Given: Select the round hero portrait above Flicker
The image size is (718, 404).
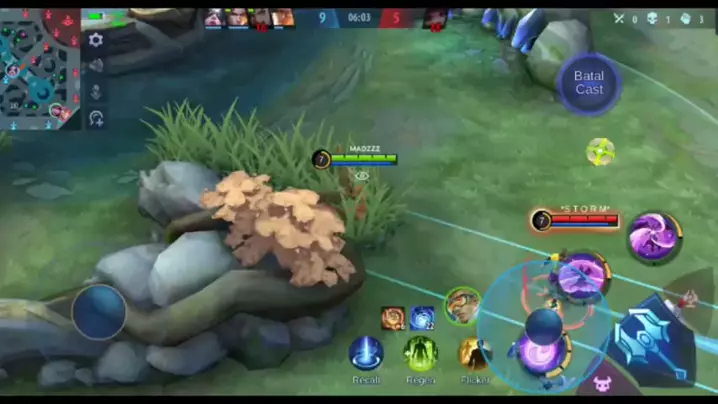Looking at the screenshot, I should coord(462,304).
